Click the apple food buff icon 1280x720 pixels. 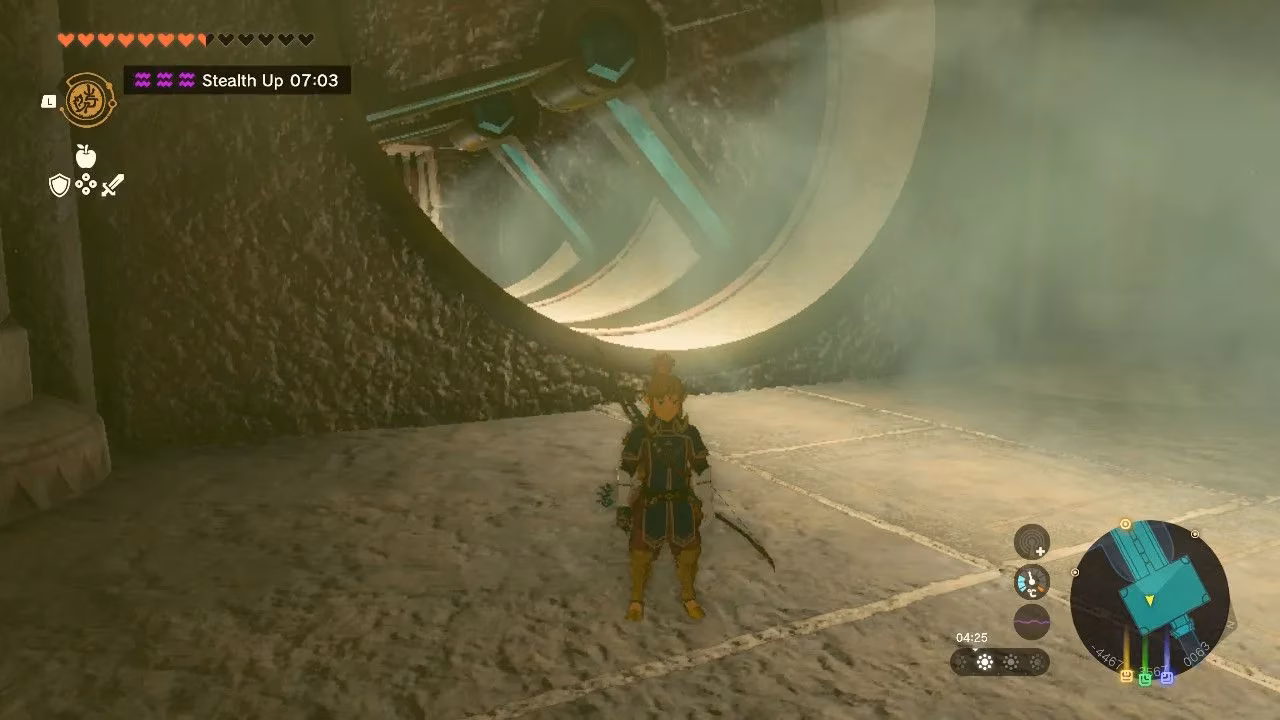pyautogui.click(x=85, y=155)
